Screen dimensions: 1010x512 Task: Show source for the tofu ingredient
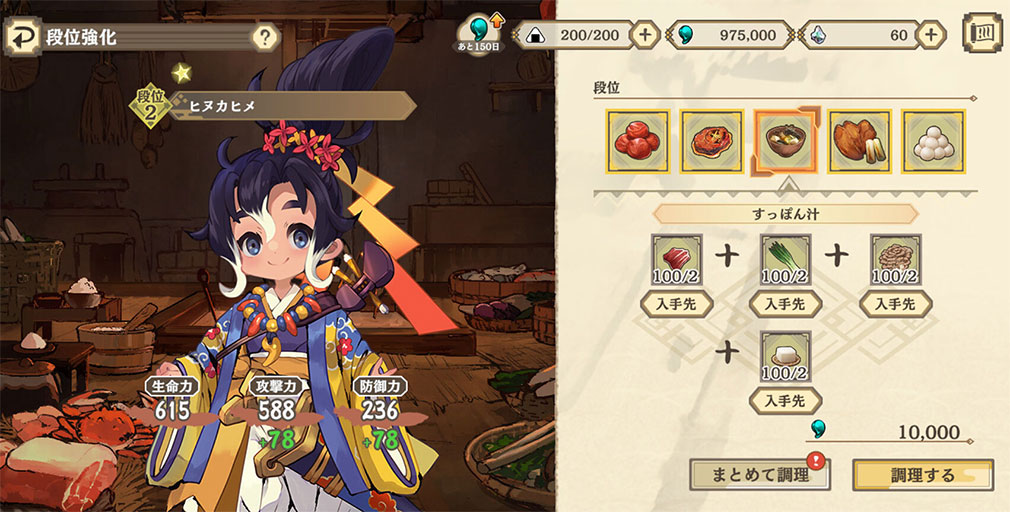point(785,402)
